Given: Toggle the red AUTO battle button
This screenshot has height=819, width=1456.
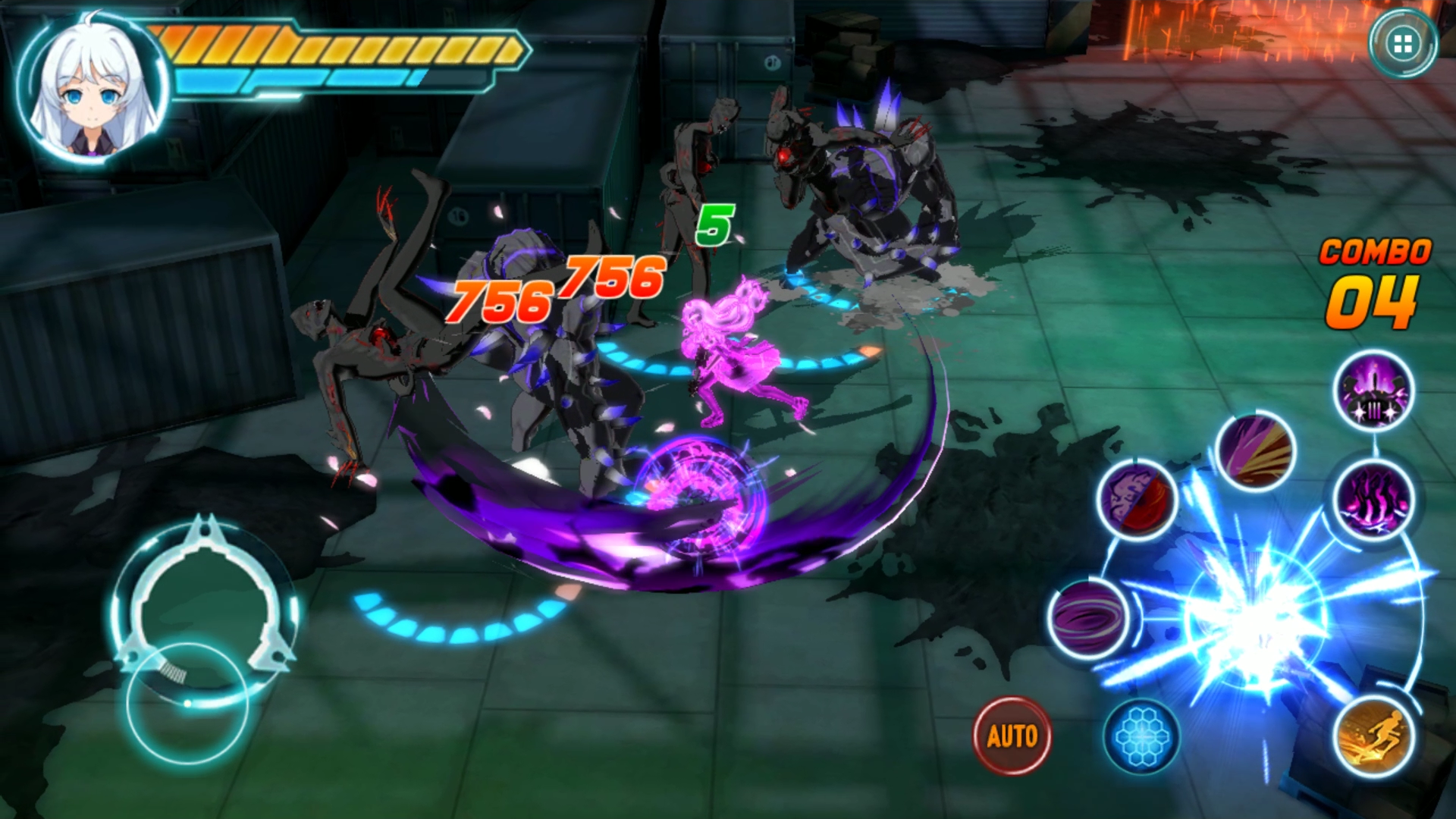Looking at the screenshot, I should [x=1012, y=736].
